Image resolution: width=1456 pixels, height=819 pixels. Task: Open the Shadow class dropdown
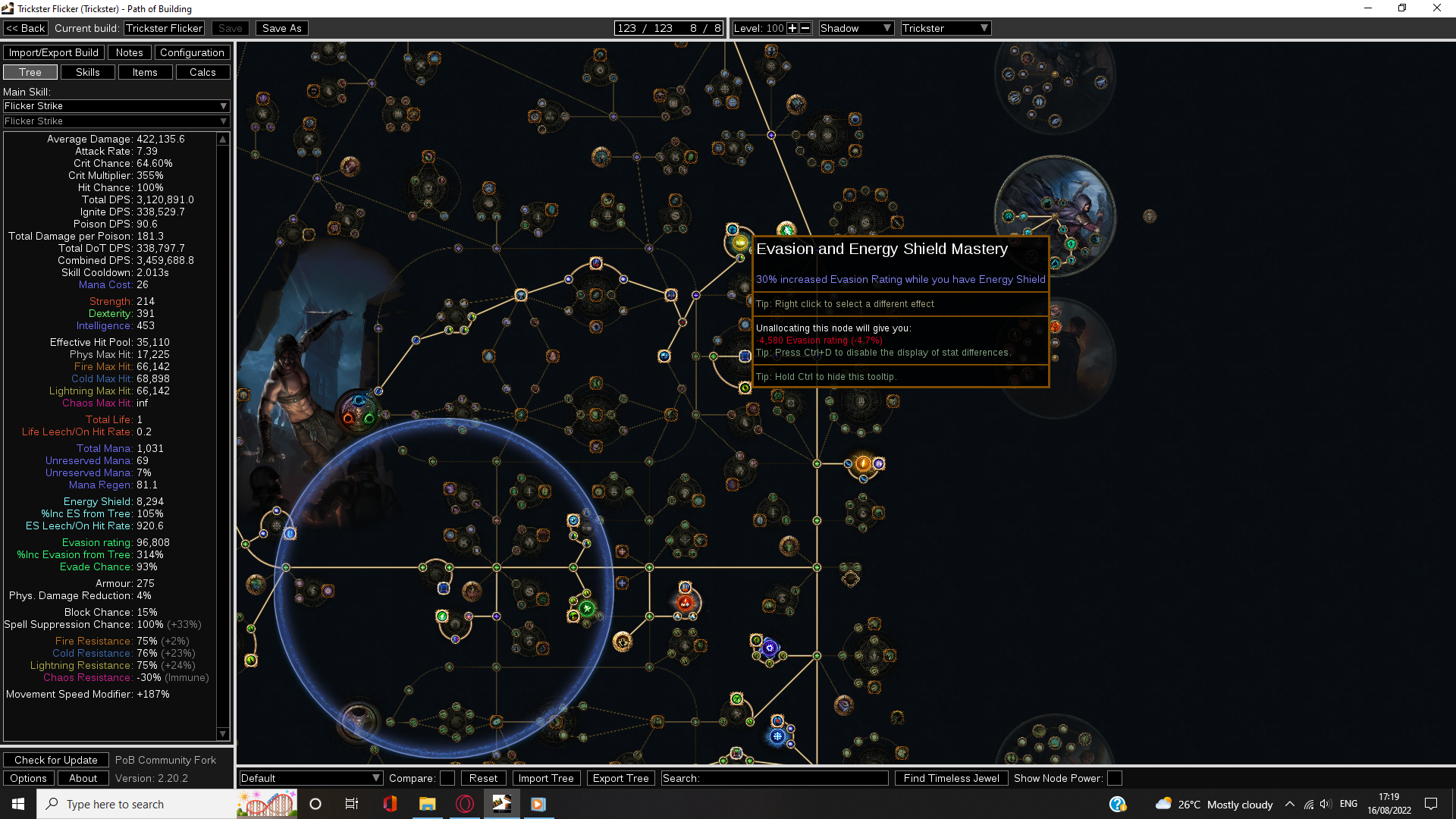click(855, 28)
